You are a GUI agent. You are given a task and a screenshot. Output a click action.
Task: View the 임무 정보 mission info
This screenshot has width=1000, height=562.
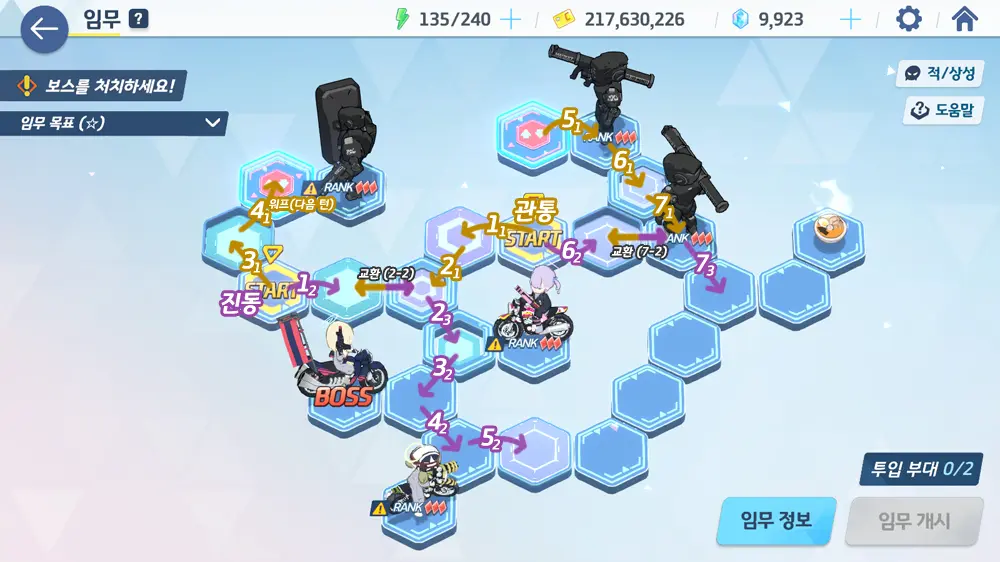pyautogui.click(x=775, y=521)
